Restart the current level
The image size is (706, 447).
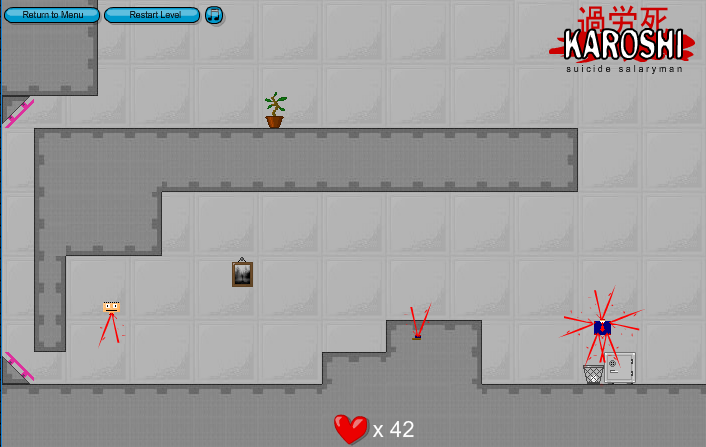click(151, 15)
